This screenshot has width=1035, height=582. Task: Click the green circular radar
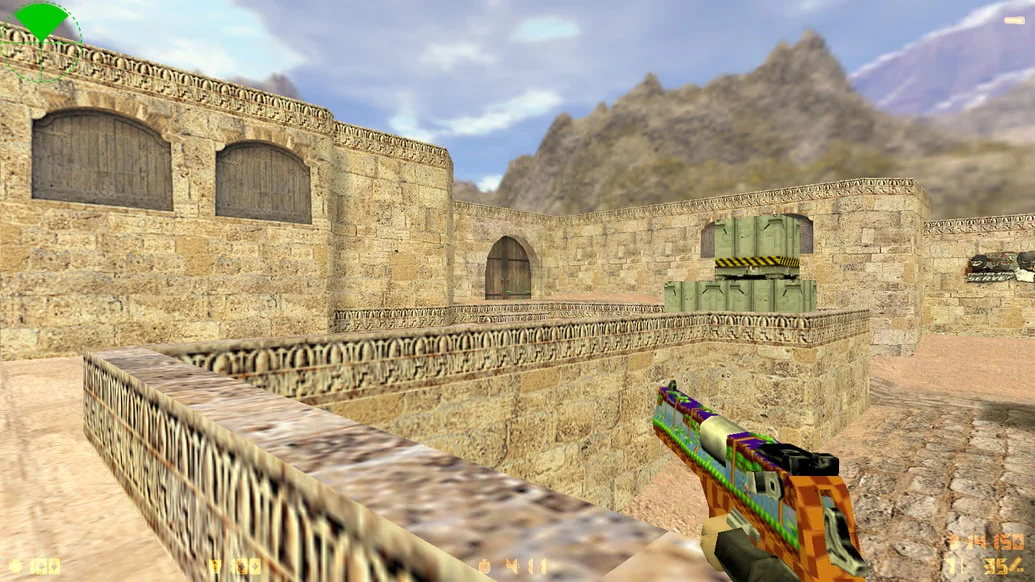[41, 40]
